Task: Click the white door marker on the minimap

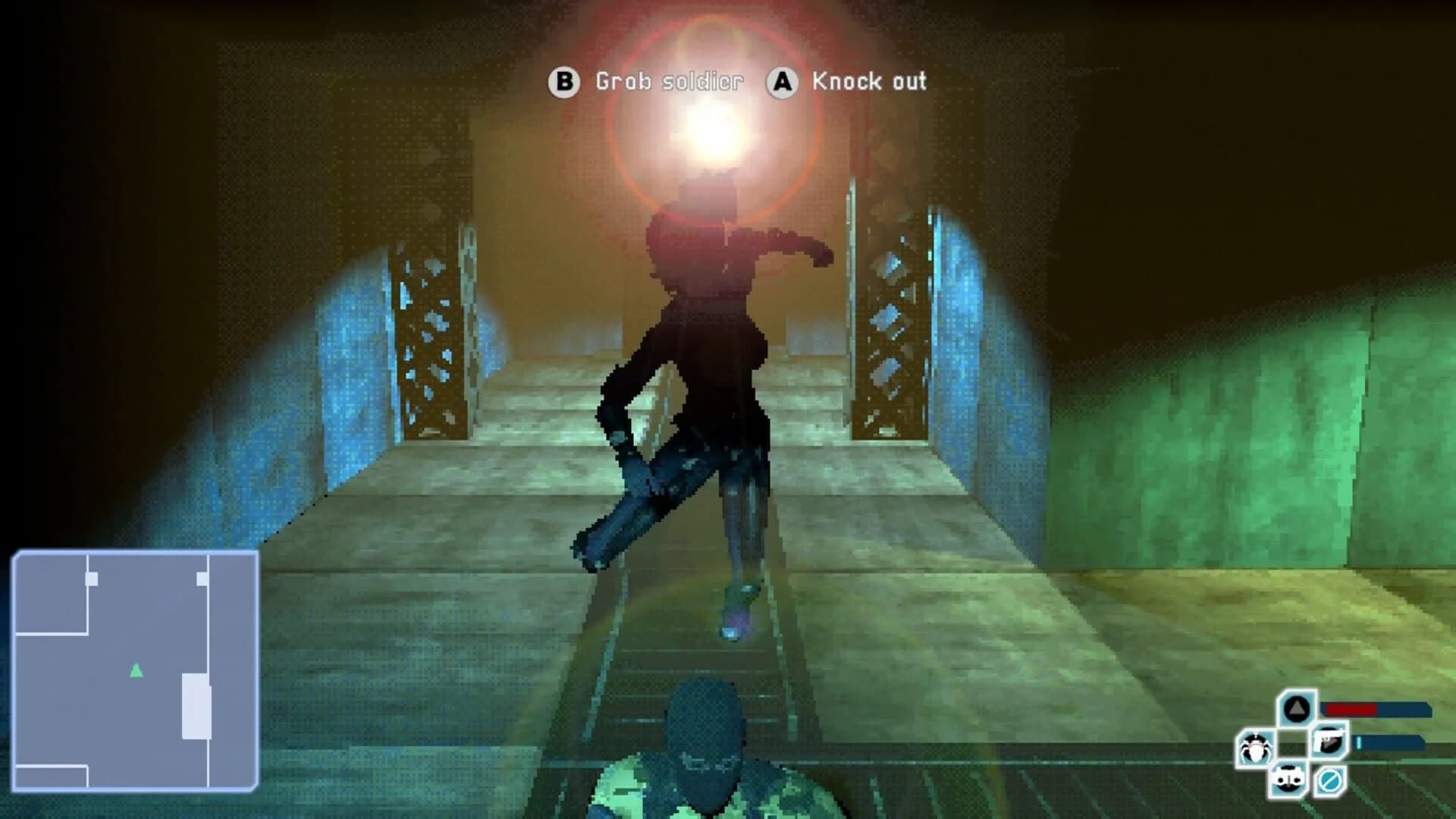Action: [91, 579]
